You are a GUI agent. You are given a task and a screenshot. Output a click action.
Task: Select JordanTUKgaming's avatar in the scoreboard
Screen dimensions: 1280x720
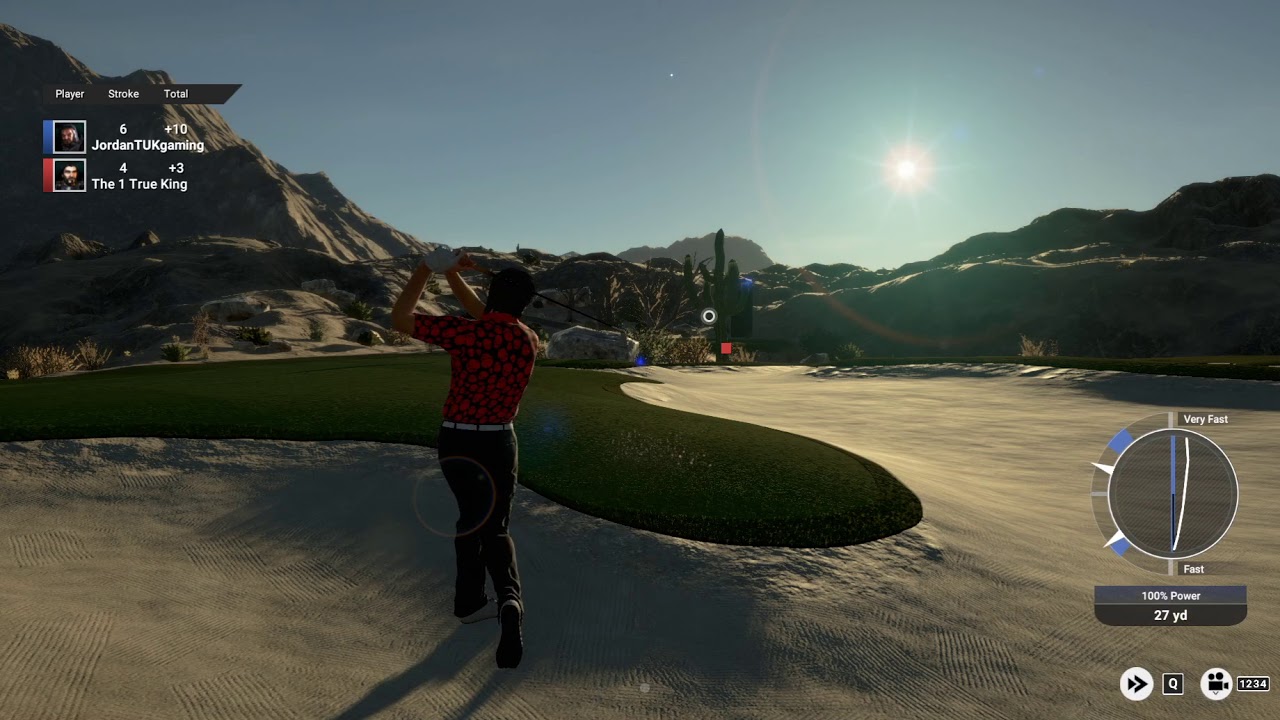69,137
